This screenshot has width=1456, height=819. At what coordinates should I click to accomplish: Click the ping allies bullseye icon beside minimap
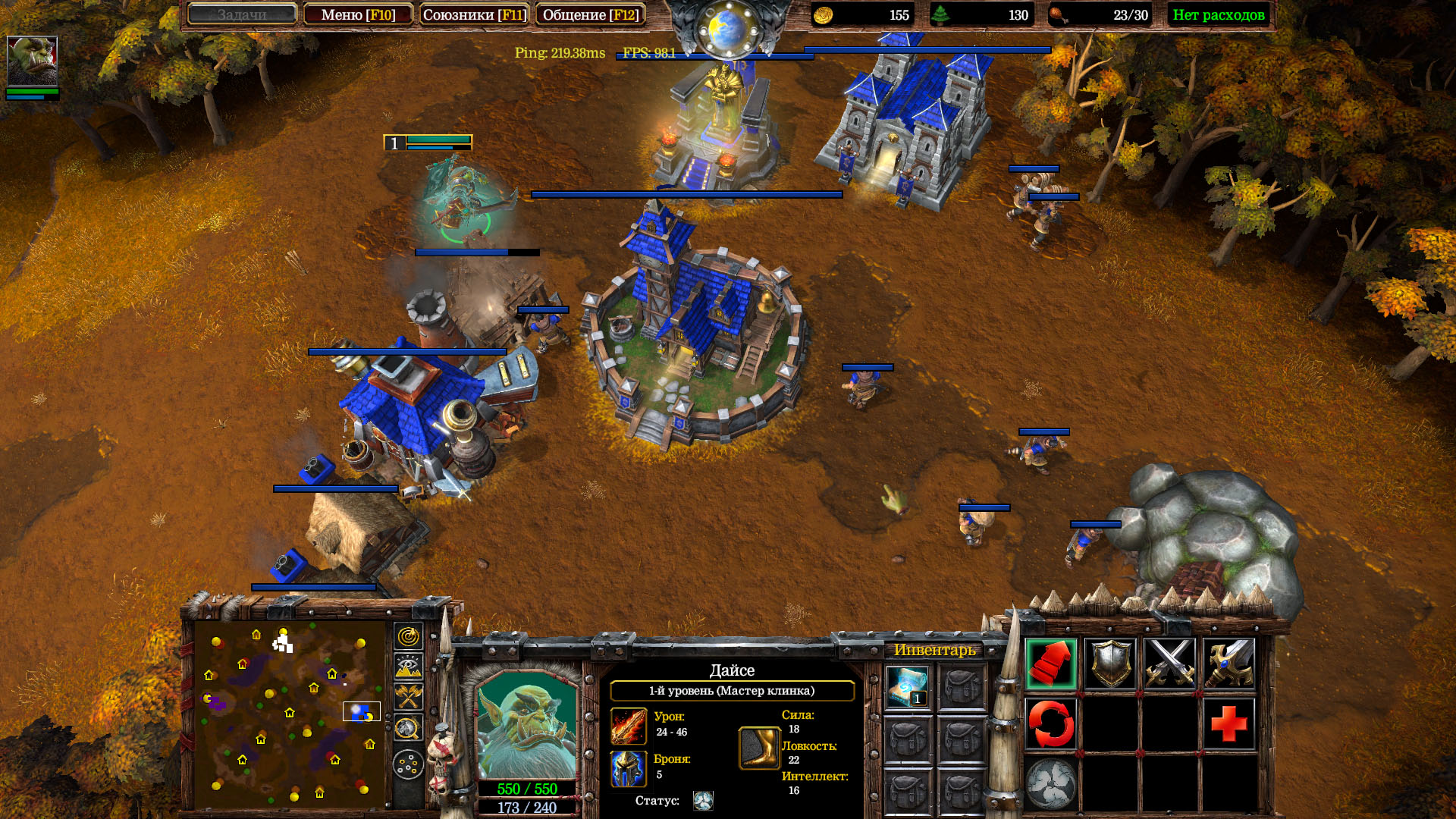point(408,637)
